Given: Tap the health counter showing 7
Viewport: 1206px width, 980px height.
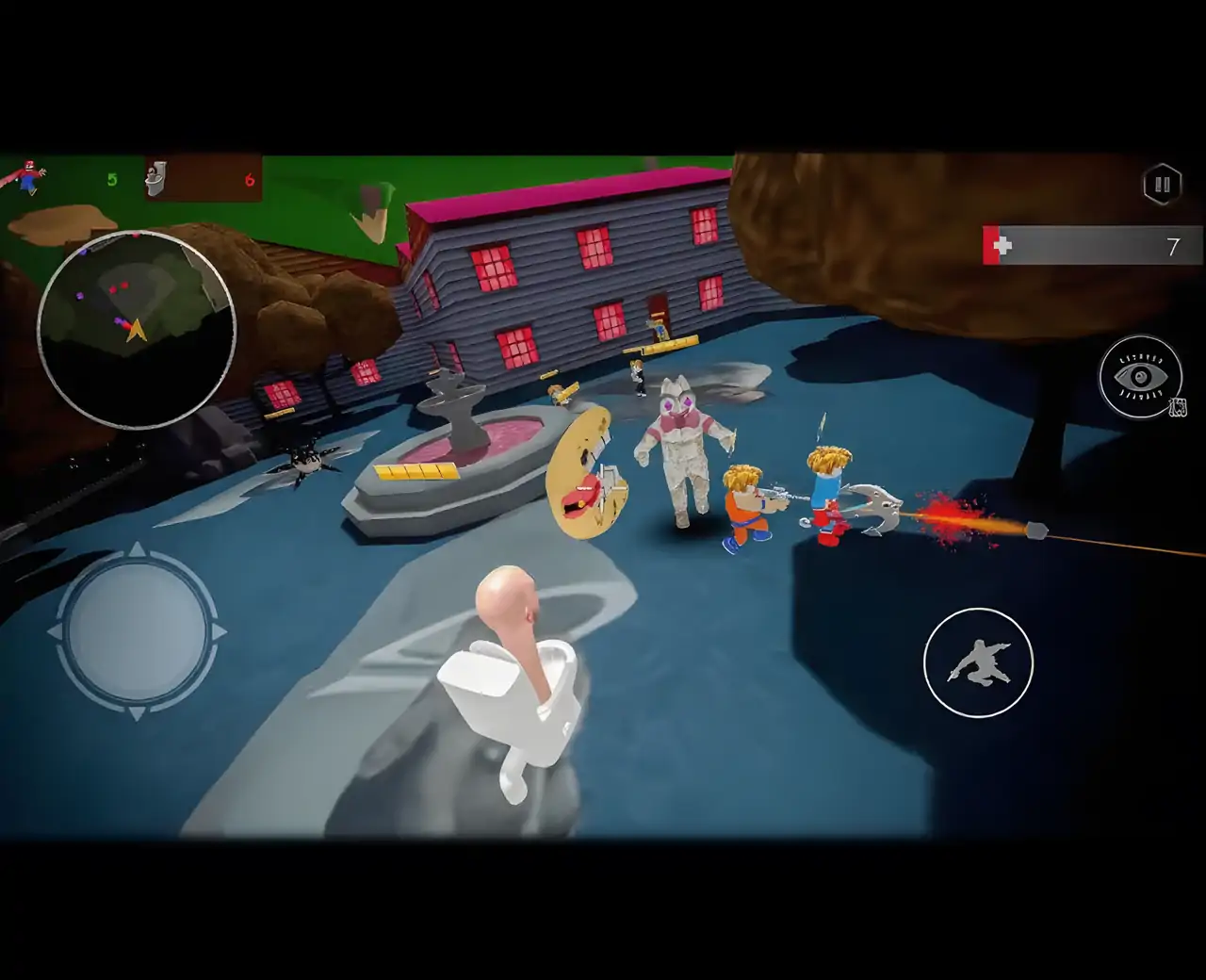Looking at the screenshot, I should (1173, 246).
